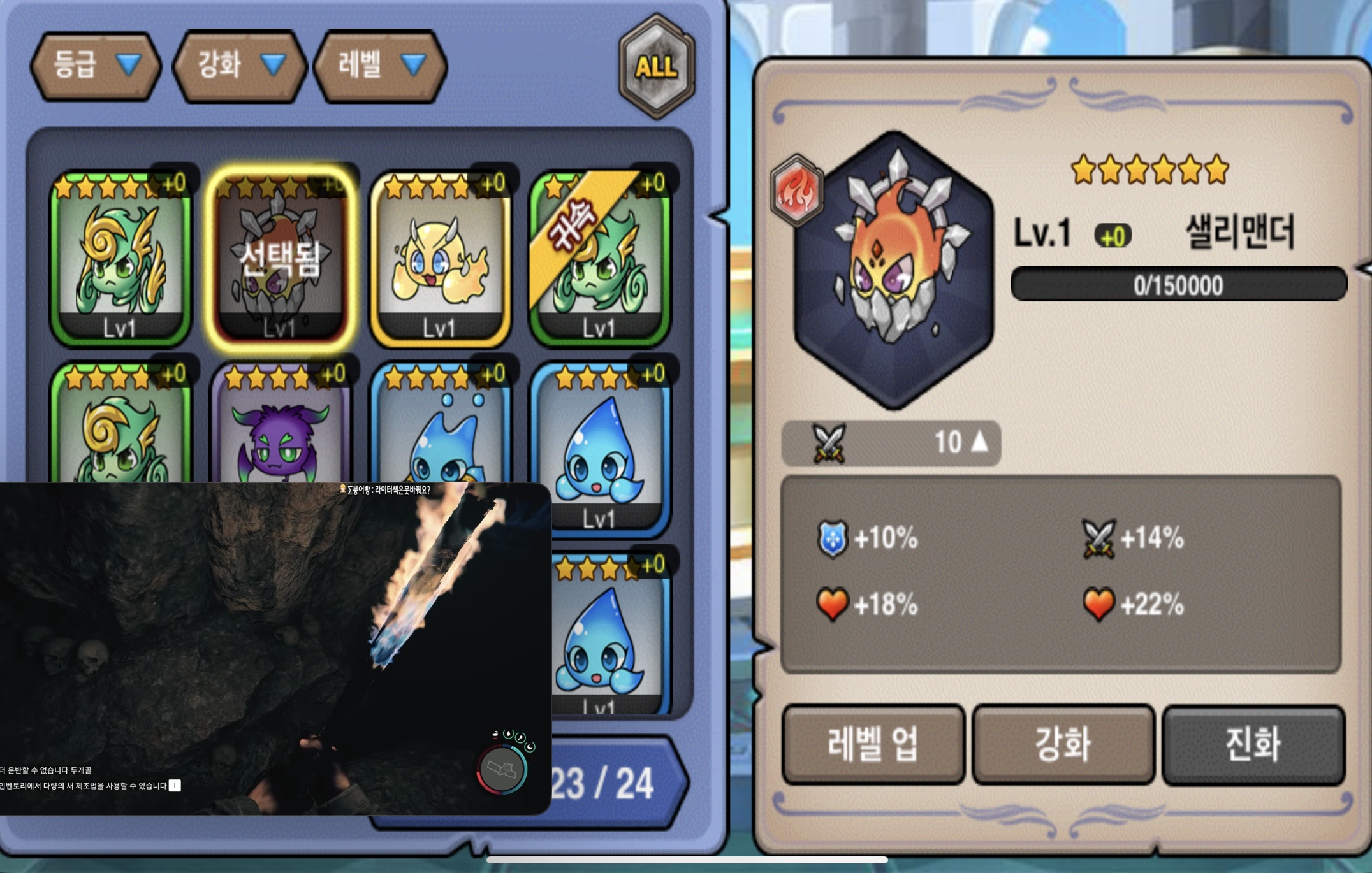Screen dimensions: 1372x873
Task: Select the green pet with 귀속 ribbon
Action: 599,258
